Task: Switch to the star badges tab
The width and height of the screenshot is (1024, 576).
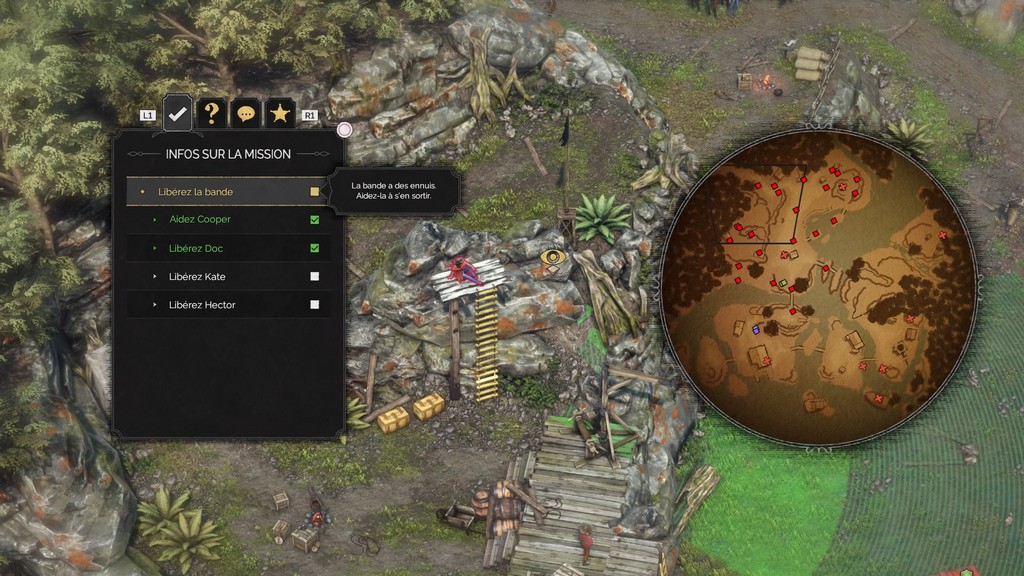Action: [279, 114]
